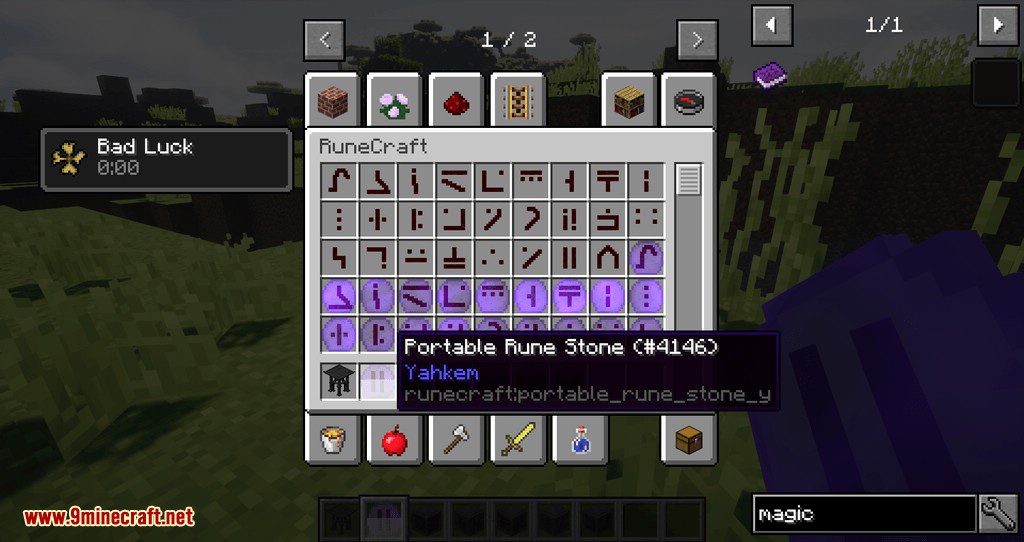Switch to the golden sword Combat tab
This screenshot has height=542, width=1024.
coord(517,439)
